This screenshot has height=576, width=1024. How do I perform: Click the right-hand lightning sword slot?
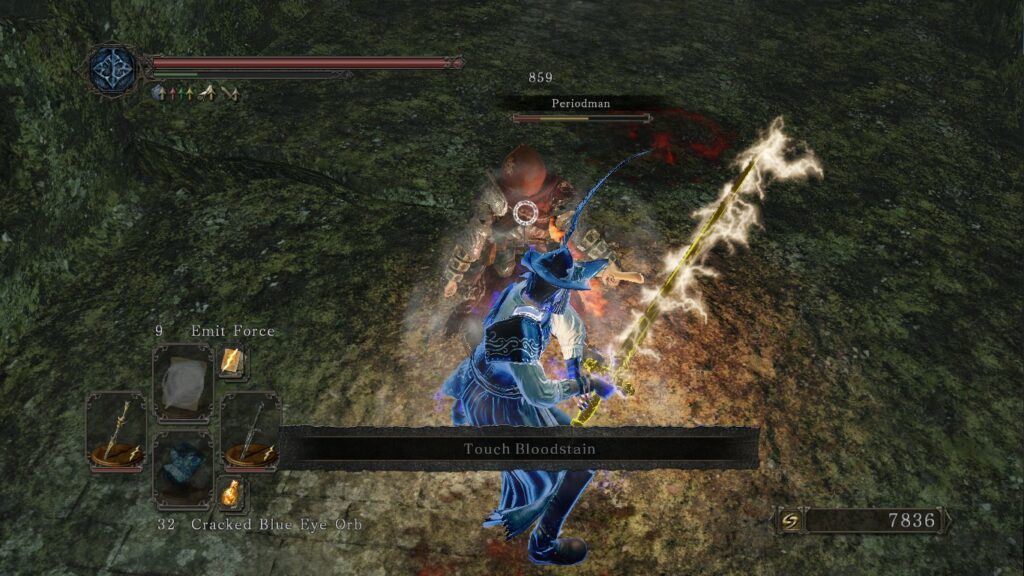250,431
